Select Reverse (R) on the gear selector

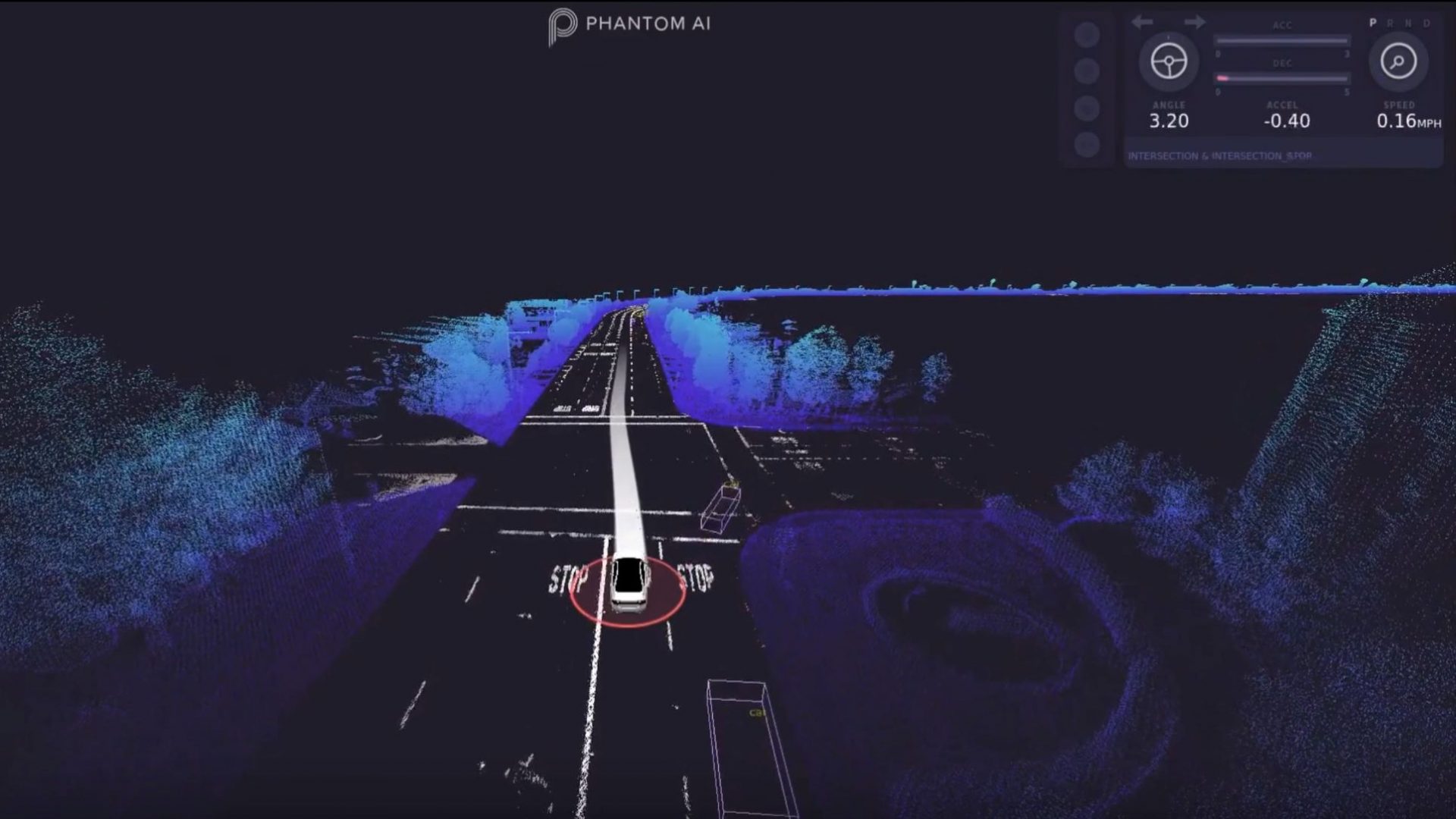[x=1392, y=23]
